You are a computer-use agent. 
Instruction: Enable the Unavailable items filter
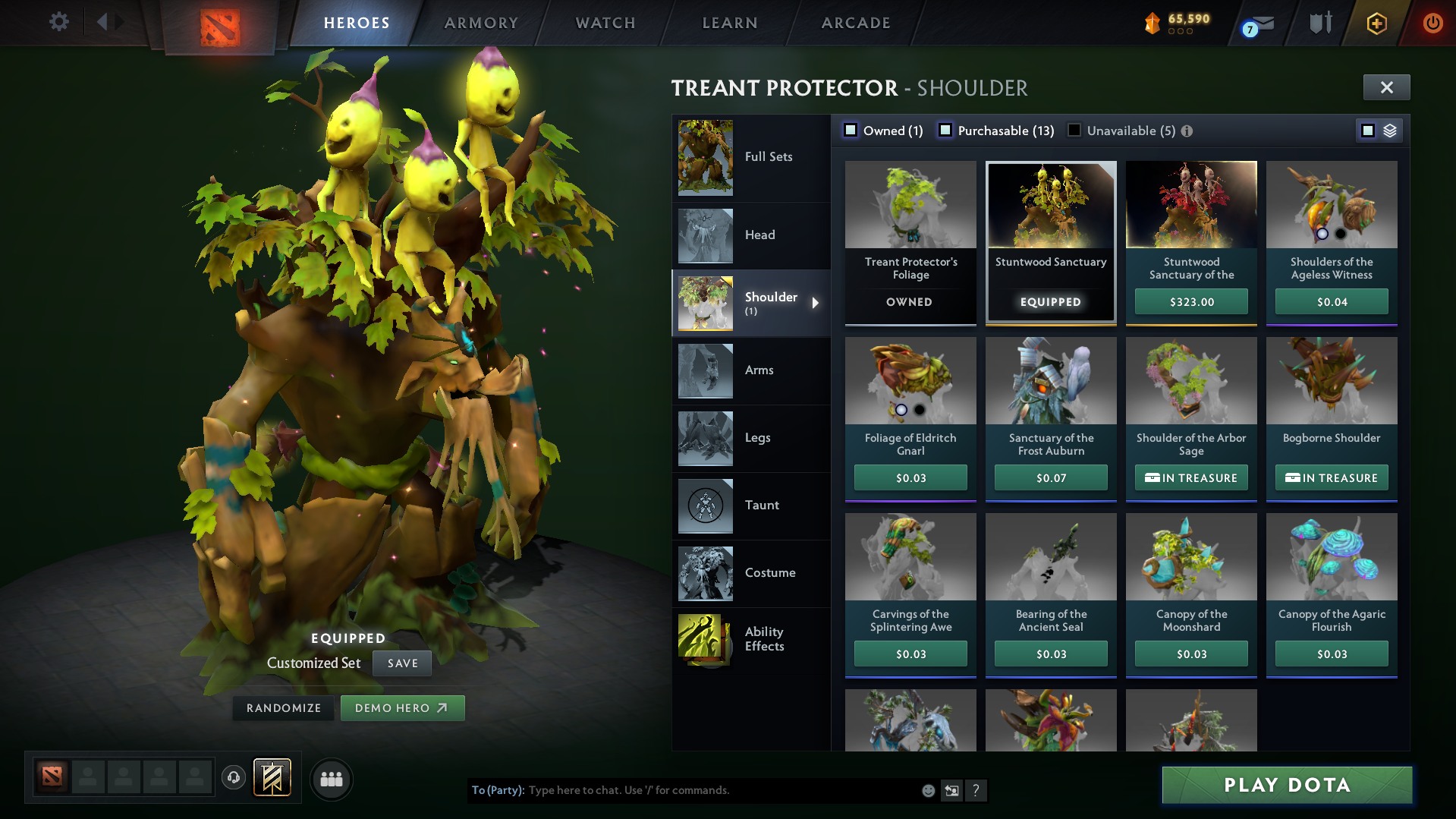click(1074, 130)
